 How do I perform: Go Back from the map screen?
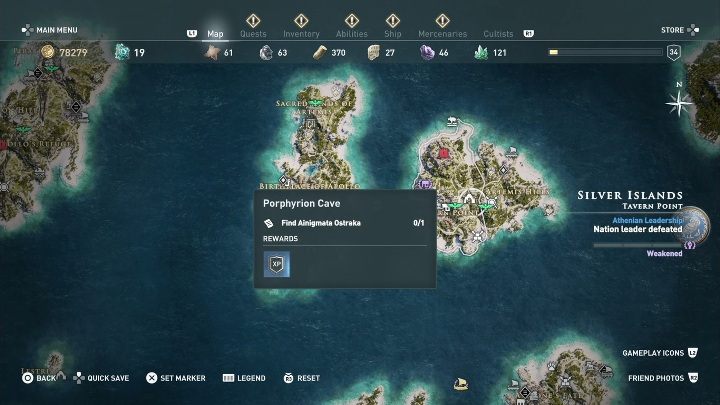(40, 378)
